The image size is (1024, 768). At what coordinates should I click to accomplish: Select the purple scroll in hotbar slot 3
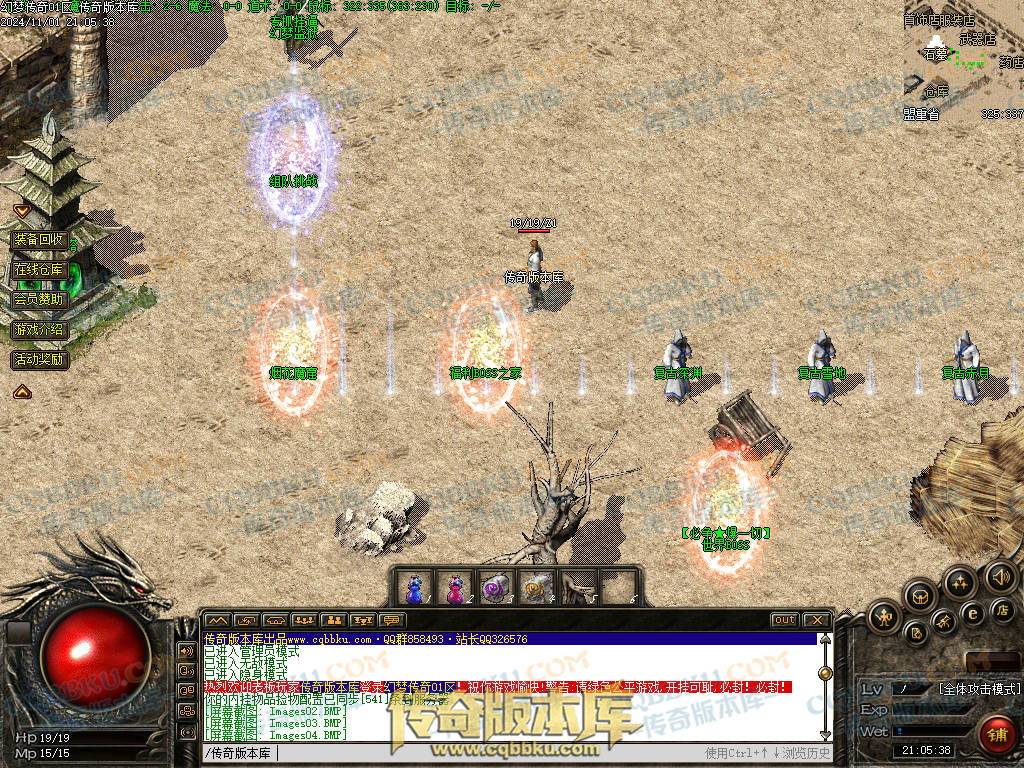tap(495, 587)
